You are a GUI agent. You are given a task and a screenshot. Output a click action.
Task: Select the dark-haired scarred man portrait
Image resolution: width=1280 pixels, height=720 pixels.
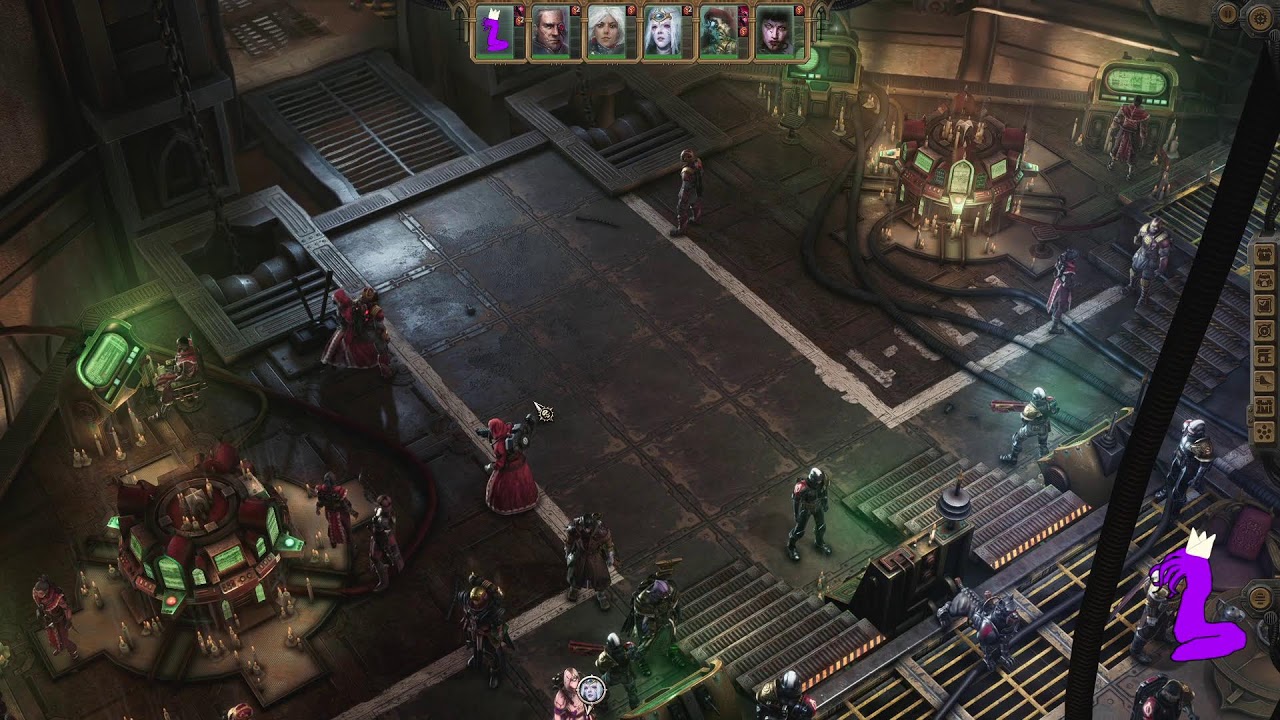click(x=773, y=33)
